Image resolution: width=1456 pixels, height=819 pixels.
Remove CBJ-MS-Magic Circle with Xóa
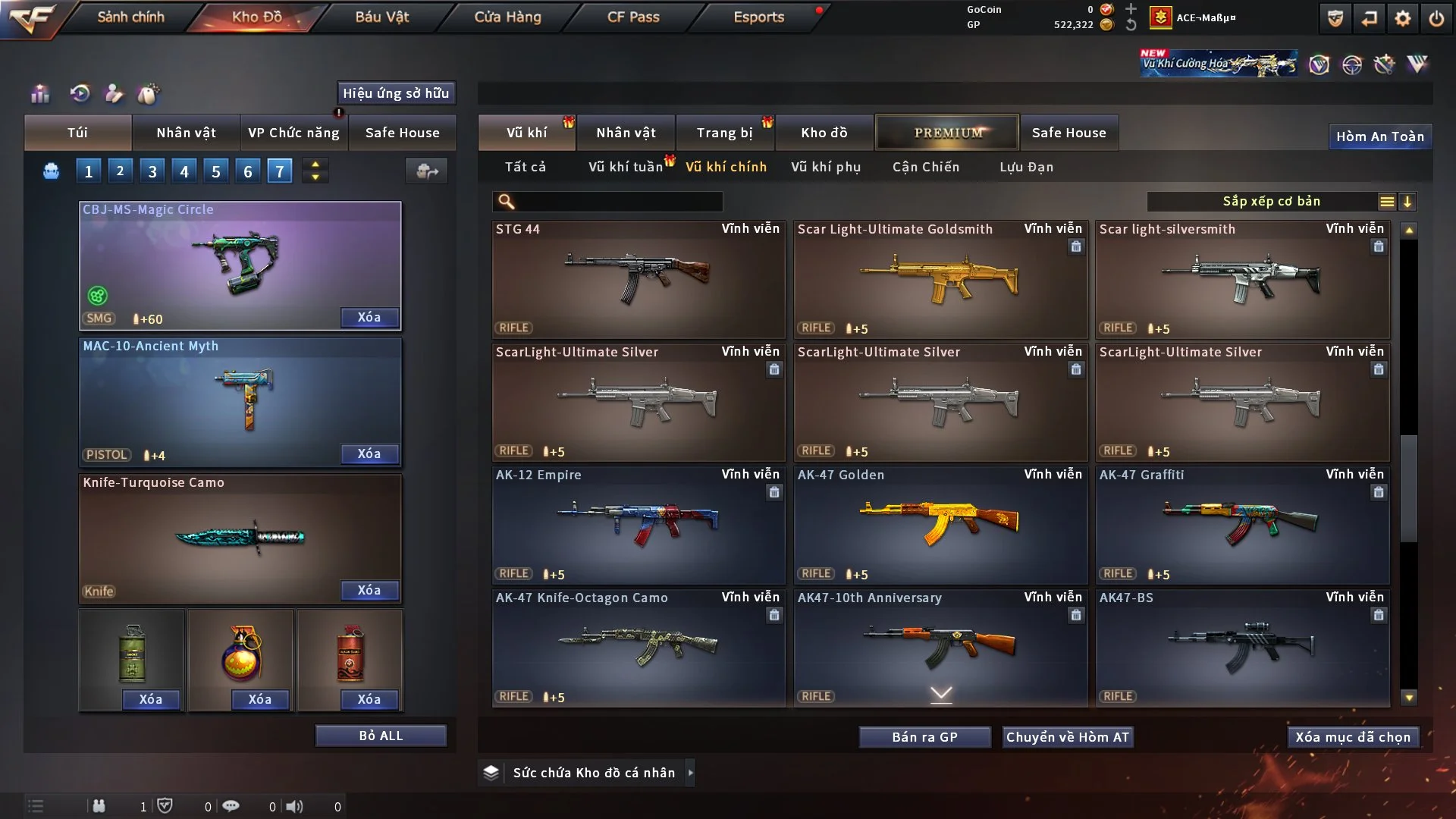pyautogui.click(x=369, y=317)
